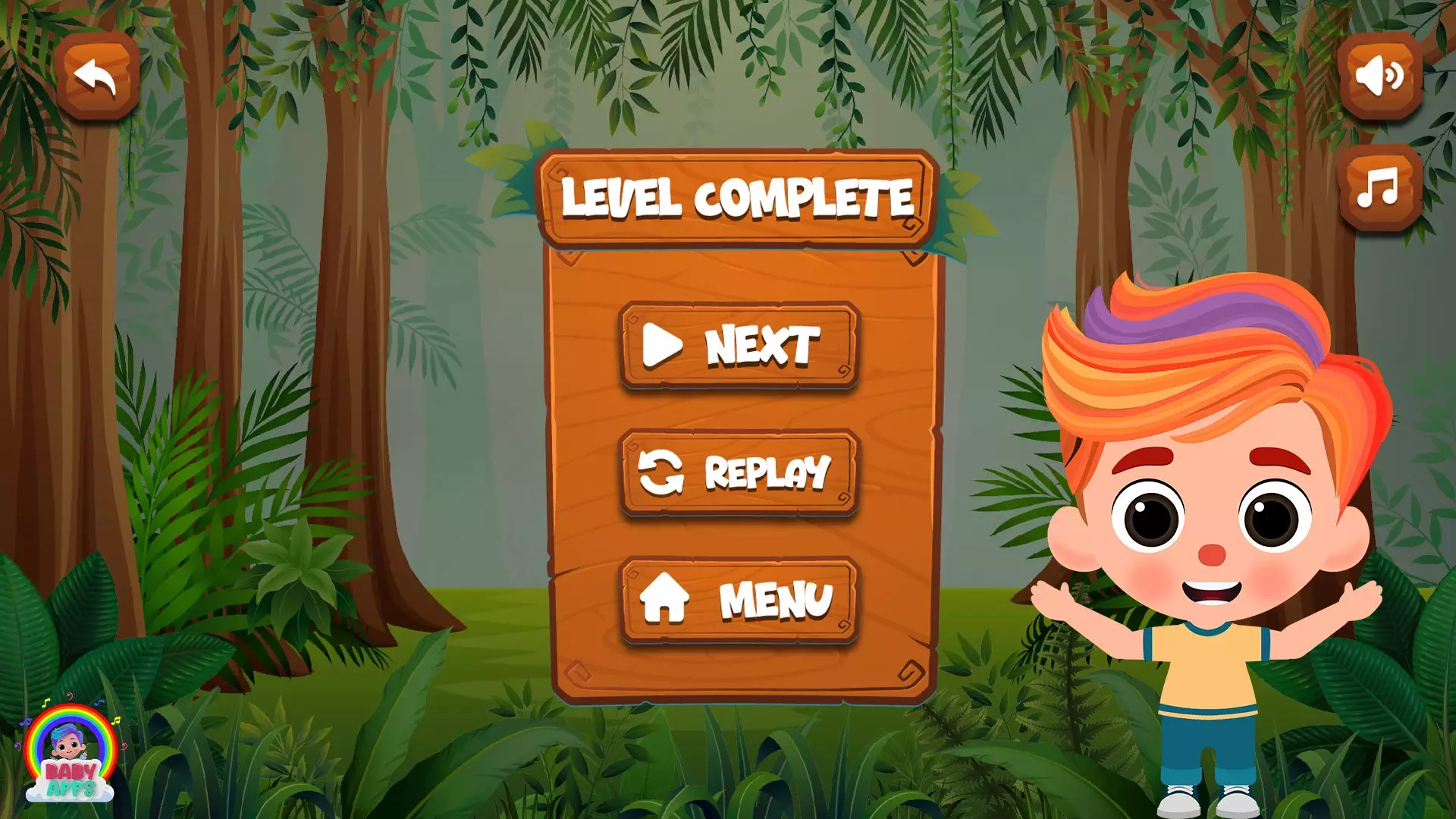1456x819 pixels.
Task: Click the speaker icon in the top right
Action: tap(1379, 76)
